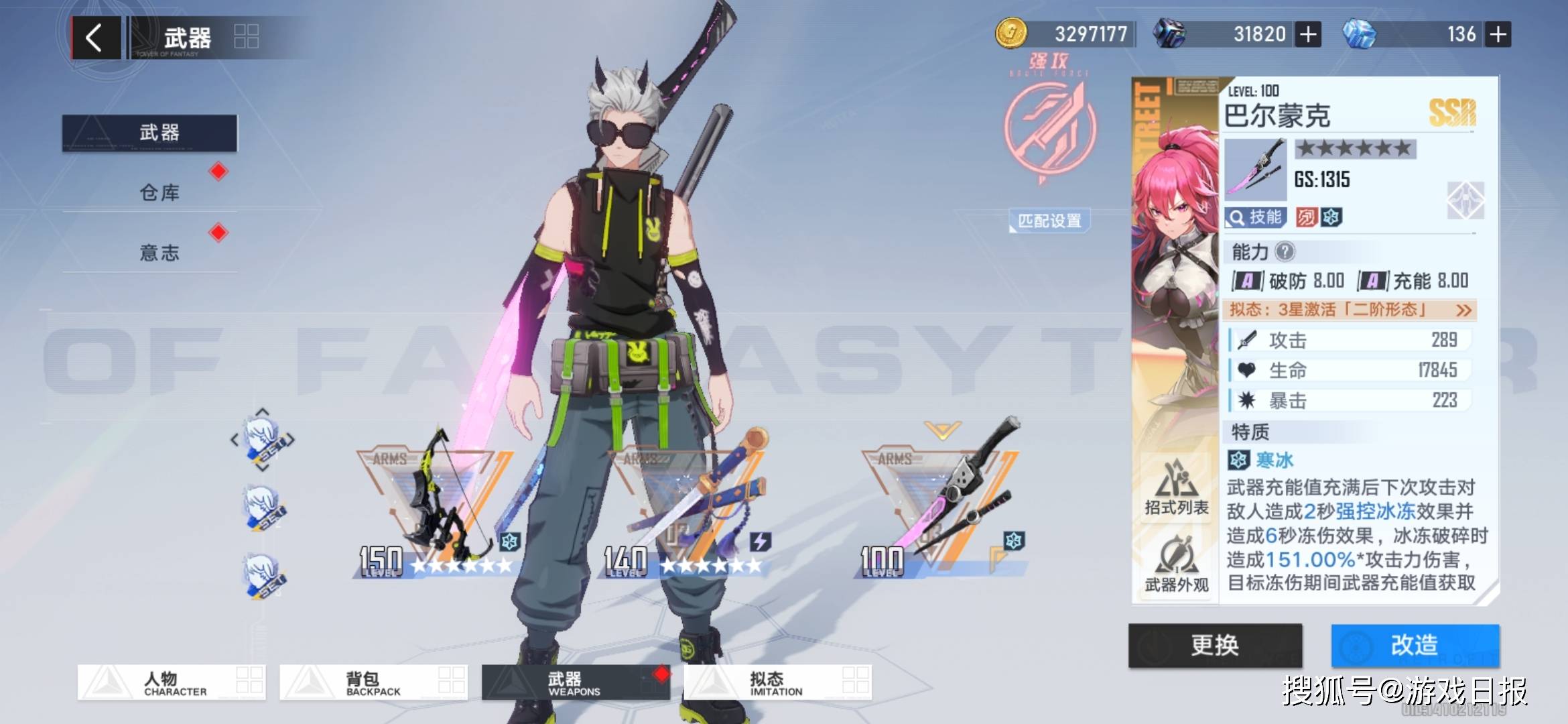Show help for 能力 stats
This screenshot has height=724, width=1568.
click(x=1285, y=252)
